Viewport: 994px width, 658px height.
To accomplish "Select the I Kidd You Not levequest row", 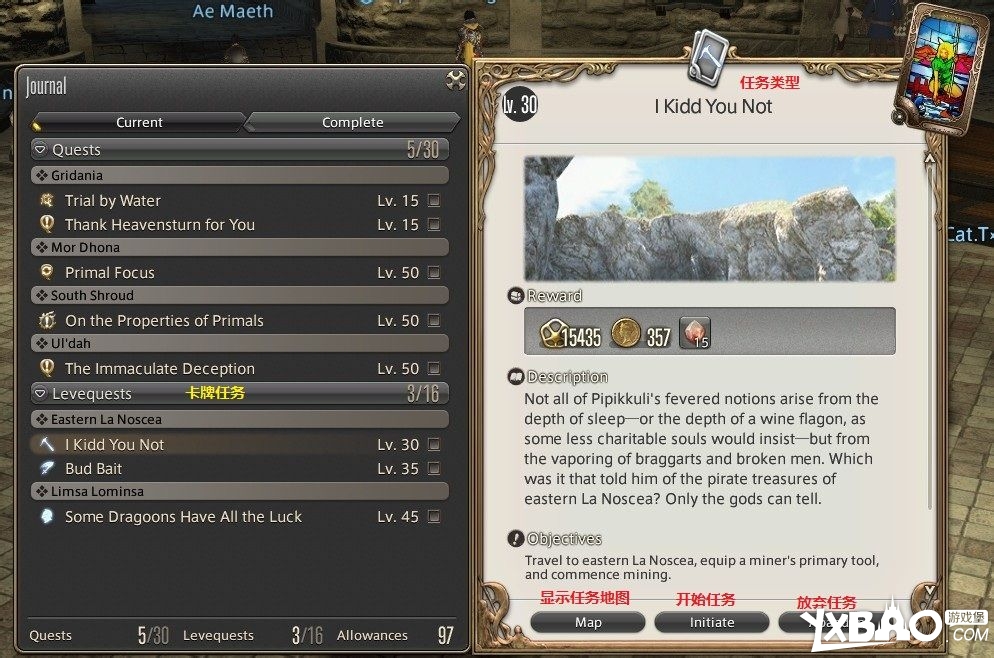I will [115, 445].
